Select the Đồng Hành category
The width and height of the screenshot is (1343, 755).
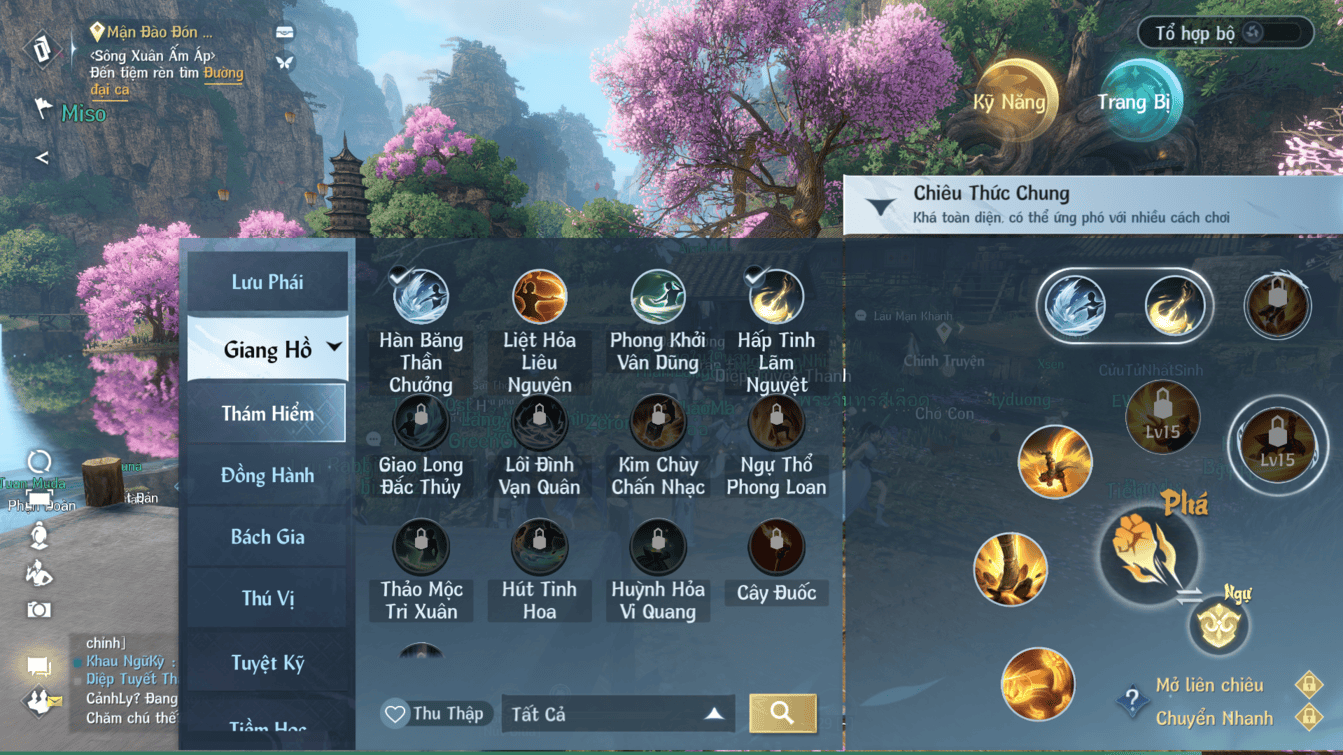point(267,475)
